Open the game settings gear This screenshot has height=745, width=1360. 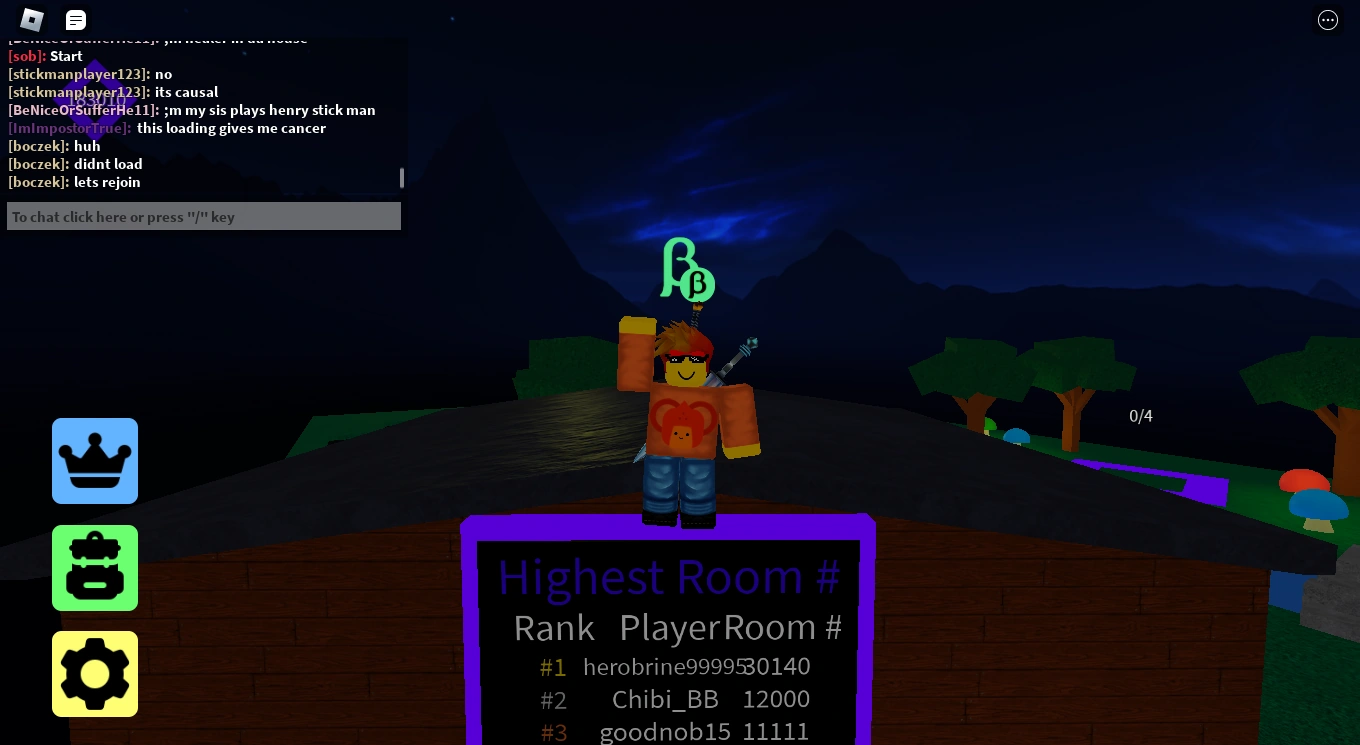pos(94,673)
